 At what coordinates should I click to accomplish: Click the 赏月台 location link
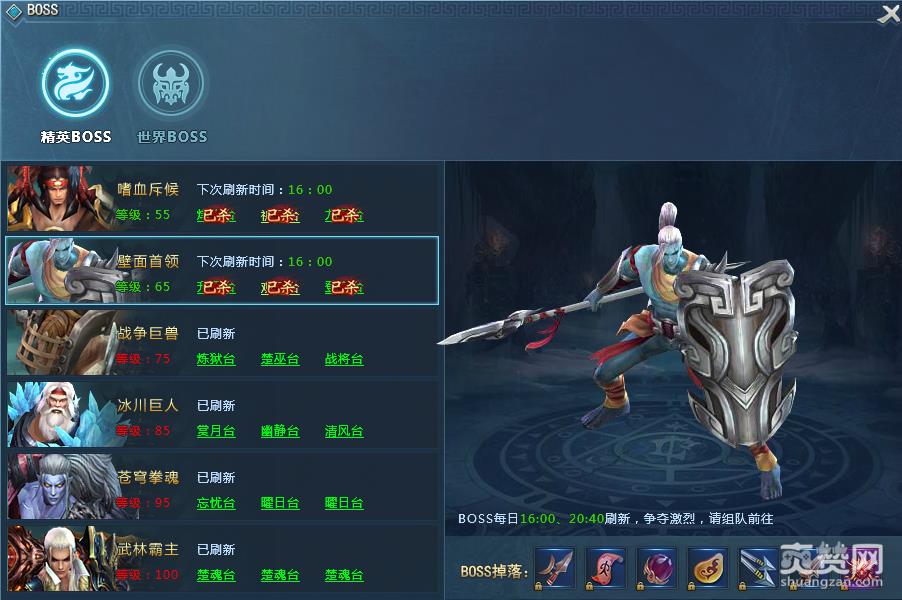point(216,431)
